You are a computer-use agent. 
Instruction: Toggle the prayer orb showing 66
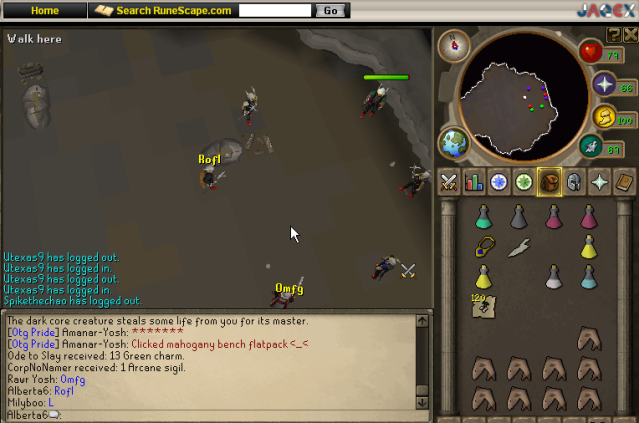[606, 85]
